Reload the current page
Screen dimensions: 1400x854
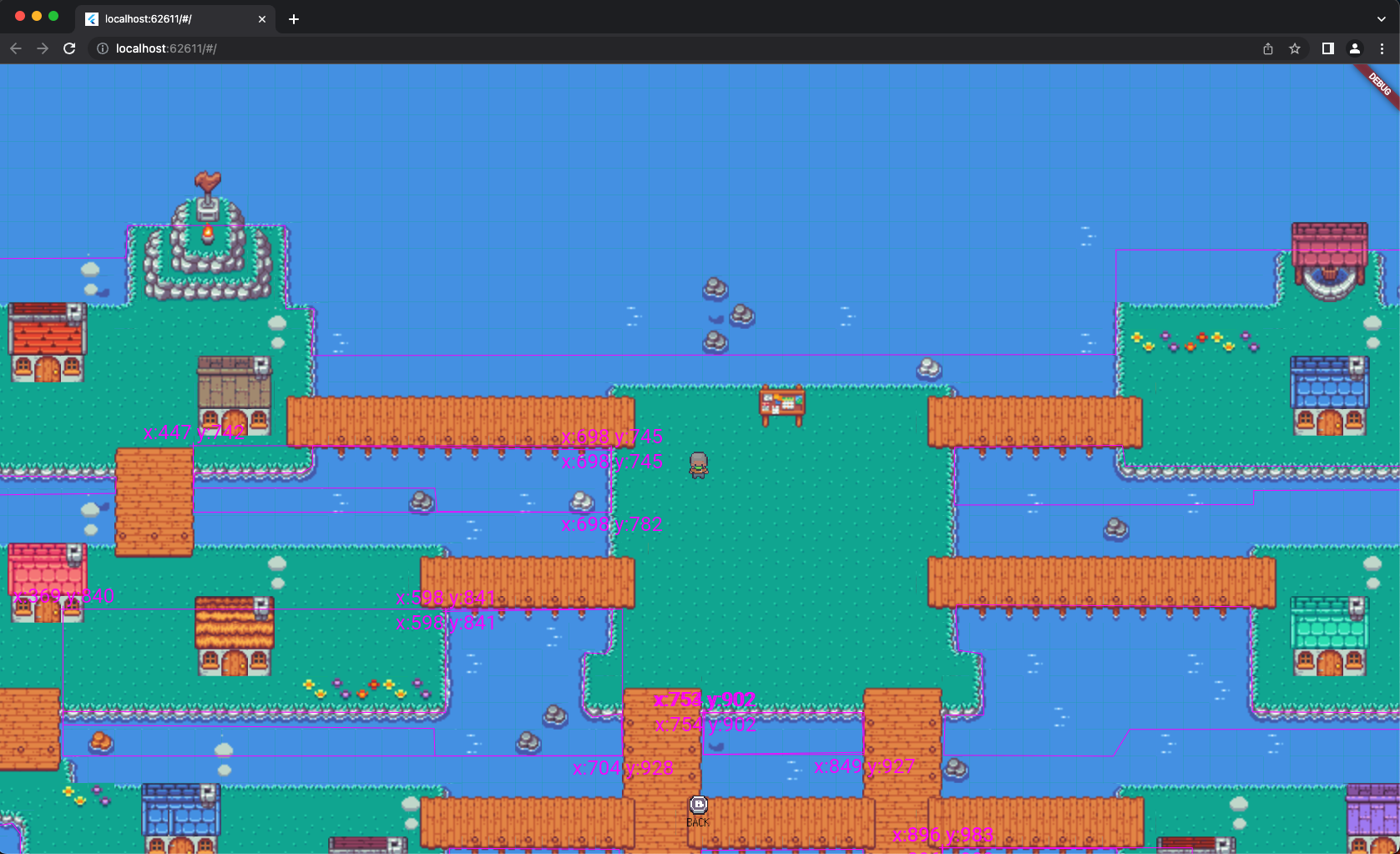click(x=69, y=48)
